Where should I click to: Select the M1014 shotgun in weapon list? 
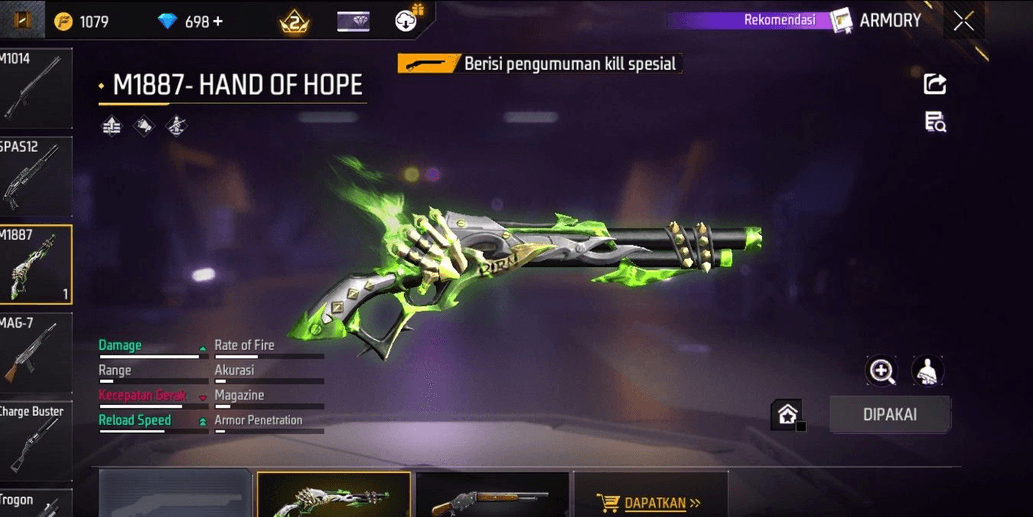point(35,86)
